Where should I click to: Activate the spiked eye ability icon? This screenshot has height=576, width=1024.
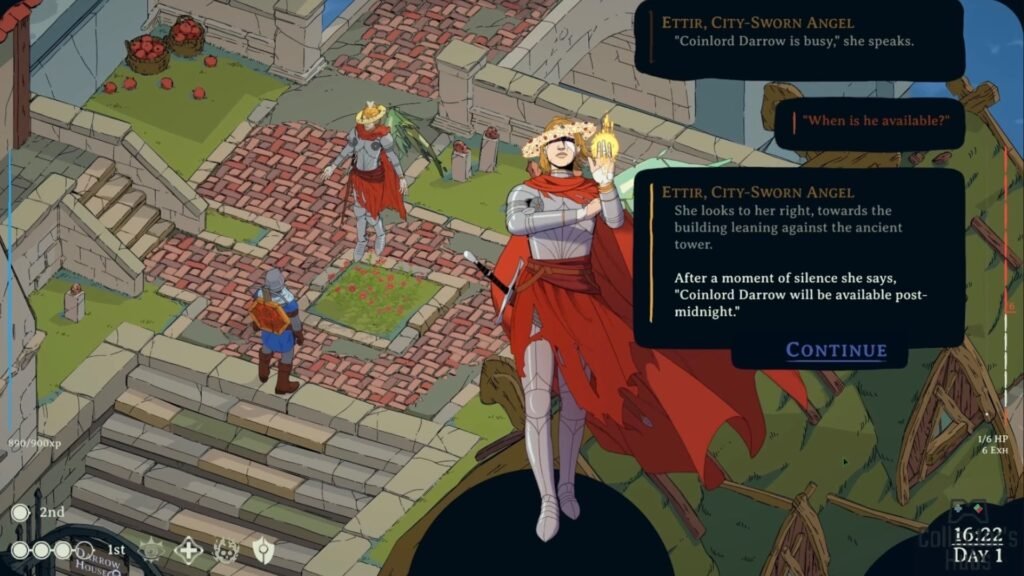151,549
